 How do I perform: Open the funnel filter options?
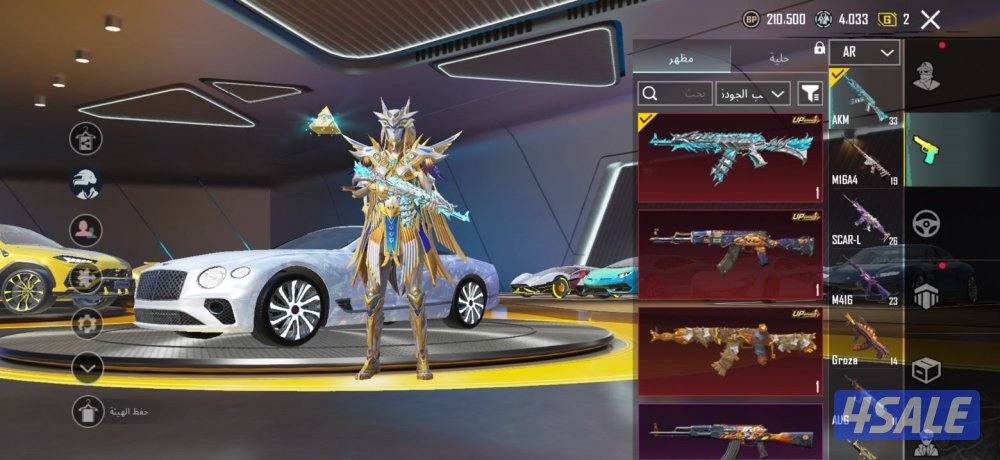(x=810, y=93)
